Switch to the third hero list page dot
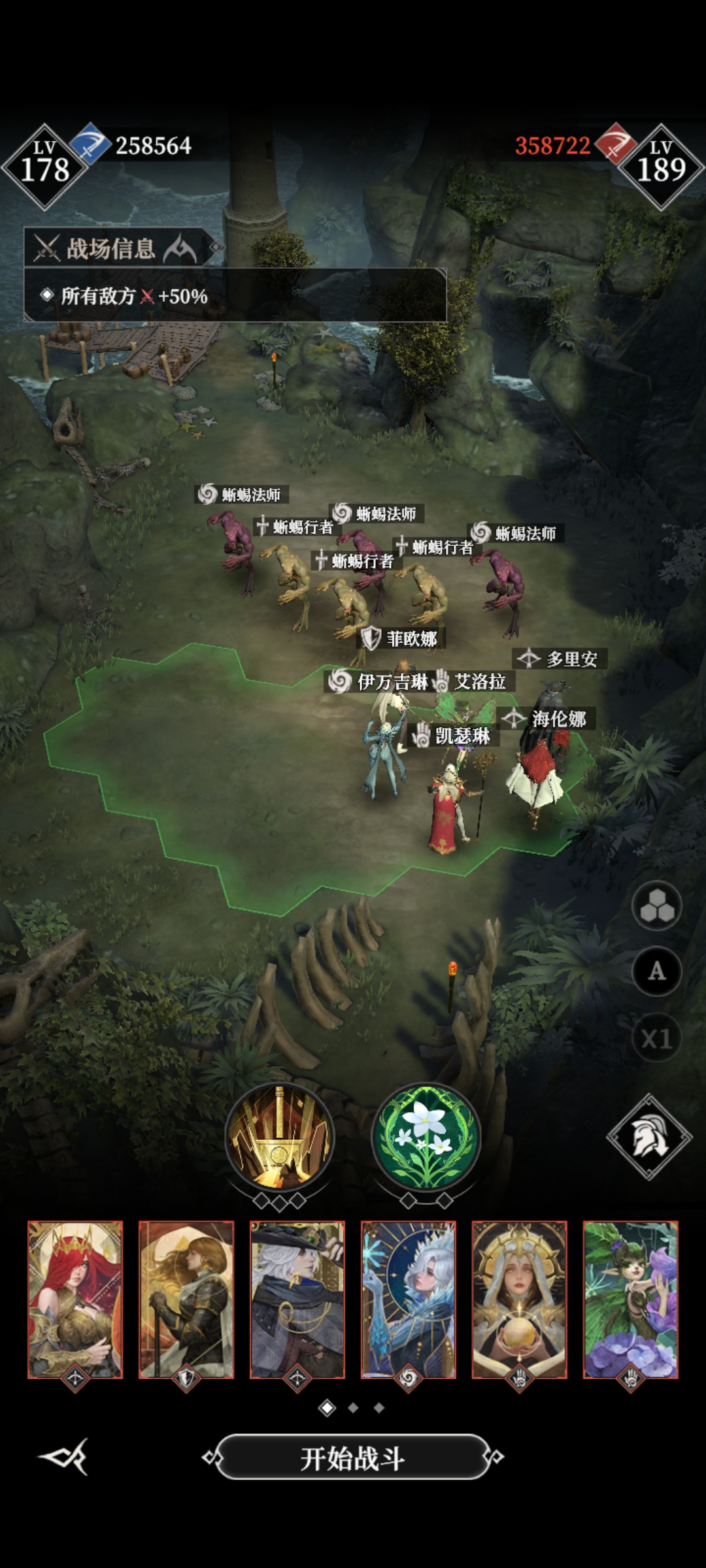This screenshot has width=706, height=1568. pos(379,1408)
